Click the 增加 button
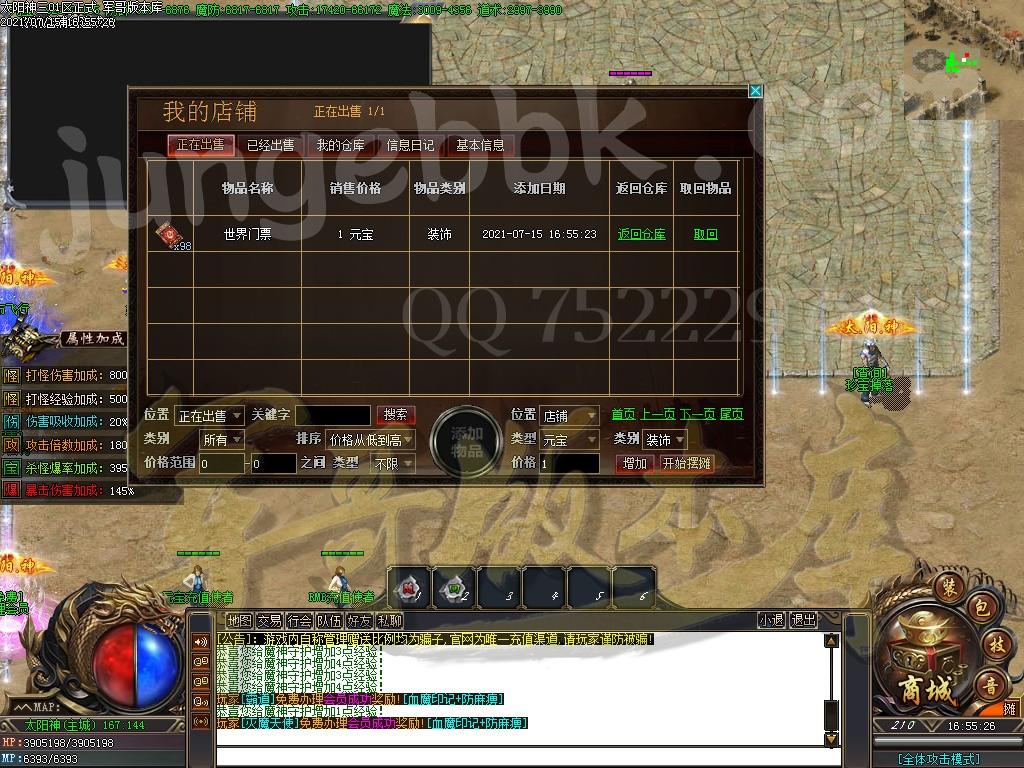Viewport: 1024px width, 768px height. click(635, 463)
